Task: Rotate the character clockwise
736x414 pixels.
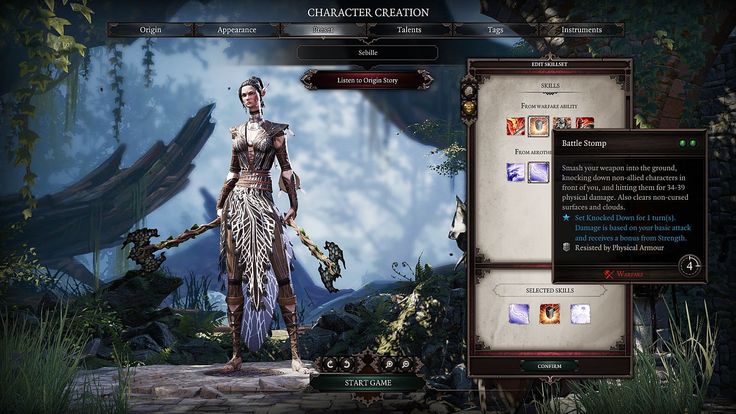Action: 348,364
